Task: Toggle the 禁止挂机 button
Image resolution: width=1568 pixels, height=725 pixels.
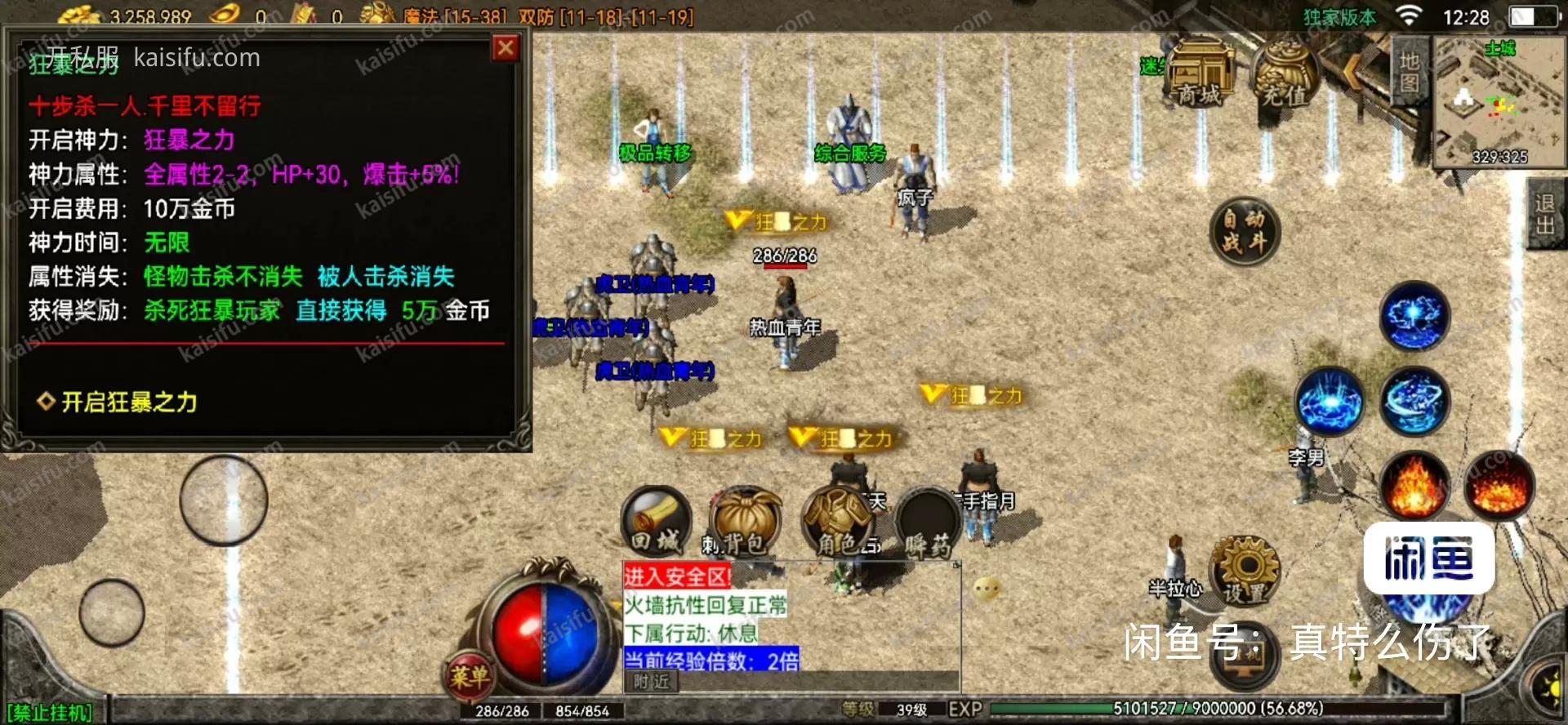Action: coord(51,713)
